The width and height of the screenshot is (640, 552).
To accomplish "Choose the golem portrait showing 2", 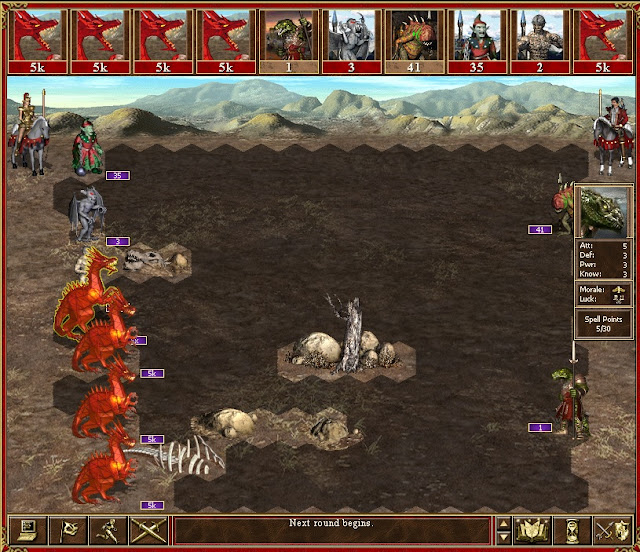I will point(537,37).
